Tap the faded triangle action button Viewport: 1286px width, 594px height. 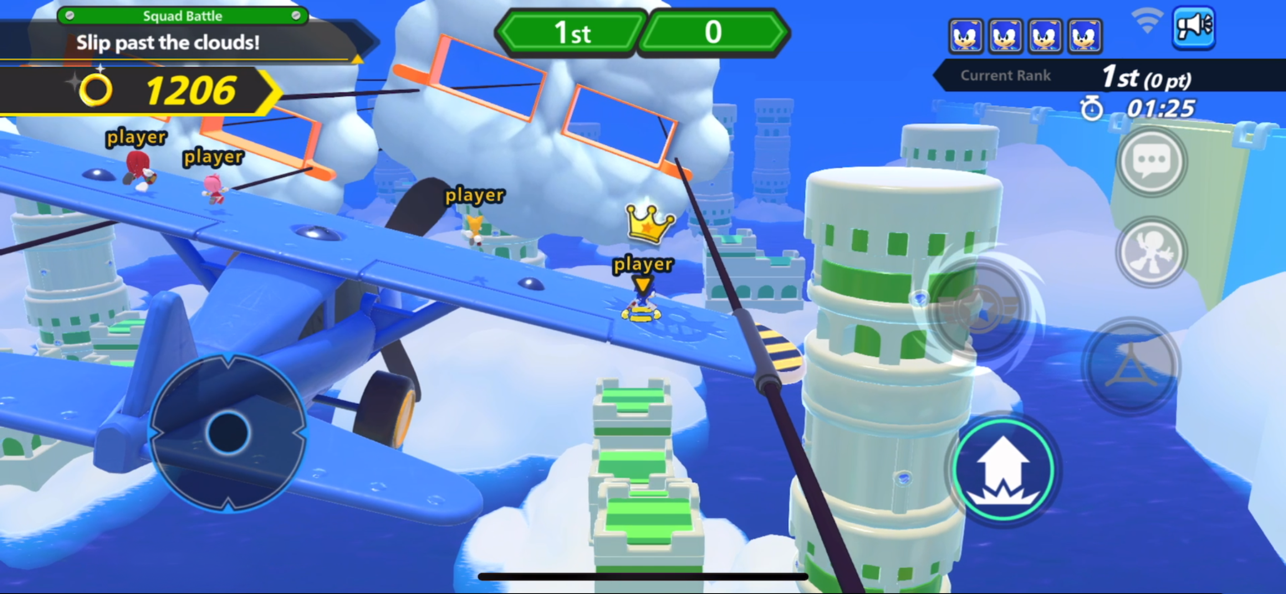pos(1131,367)
